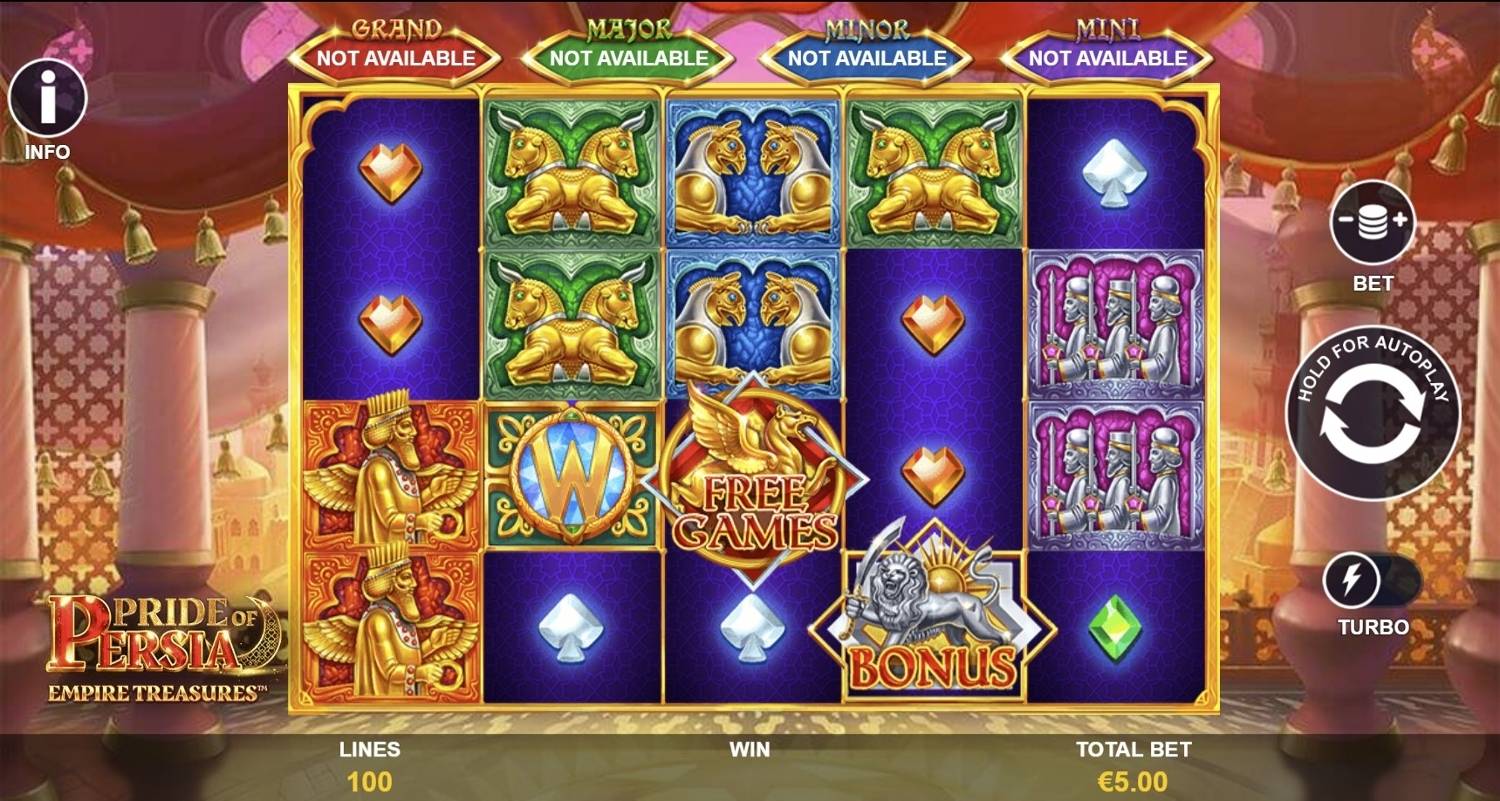Click the Free Games griffin scatter symbol
The image size is (1500, 801).
(755, 480)
